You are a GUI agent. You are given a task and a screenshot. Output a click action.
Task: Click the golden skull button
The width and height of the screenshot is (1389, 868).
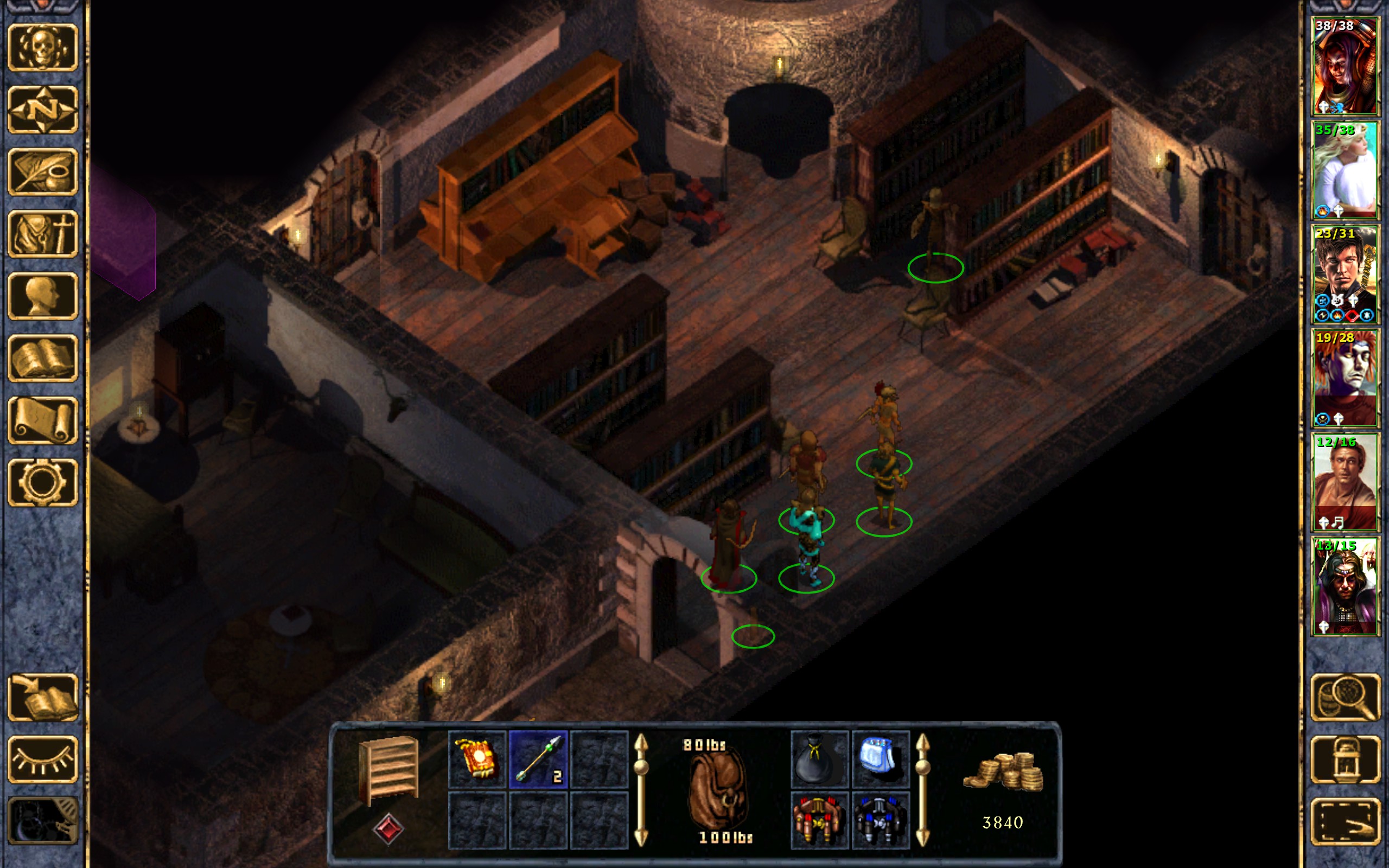(42, 48)
